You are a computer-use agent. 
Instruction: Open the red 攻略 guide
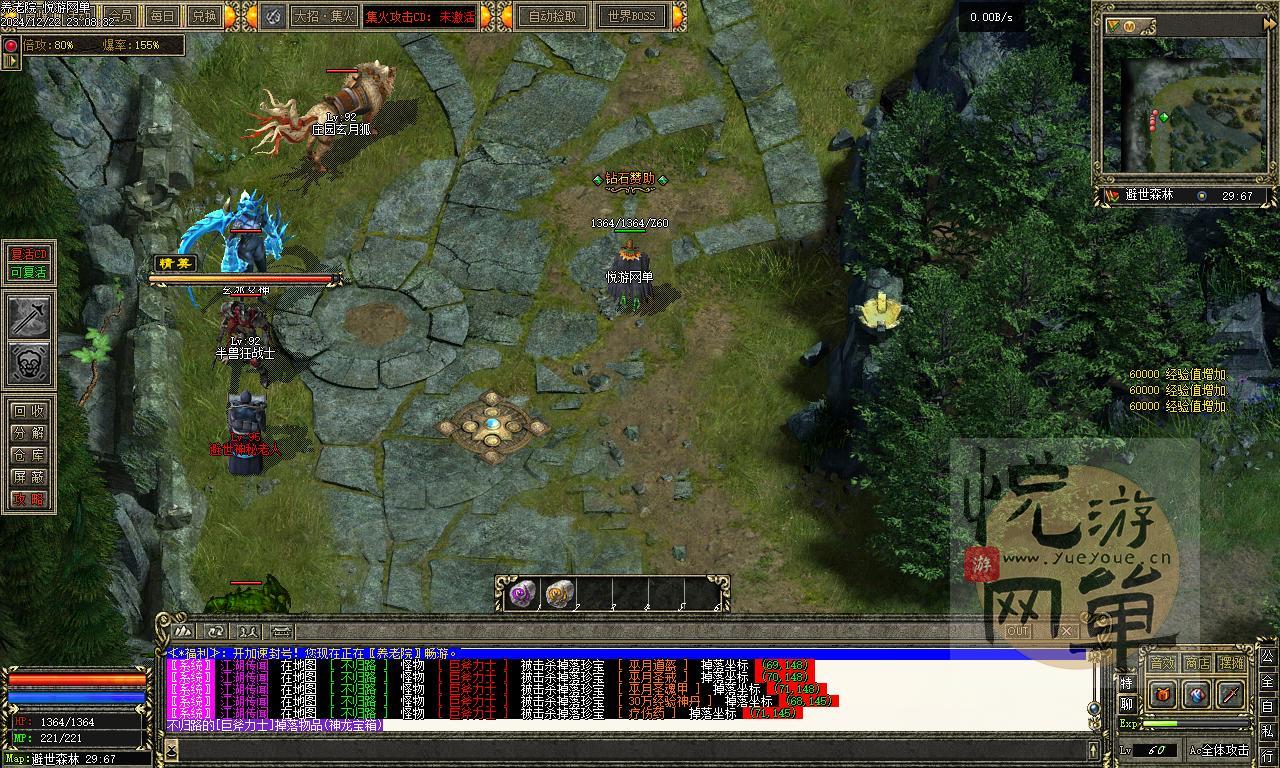pyautogui.click(x=29, y=499)
